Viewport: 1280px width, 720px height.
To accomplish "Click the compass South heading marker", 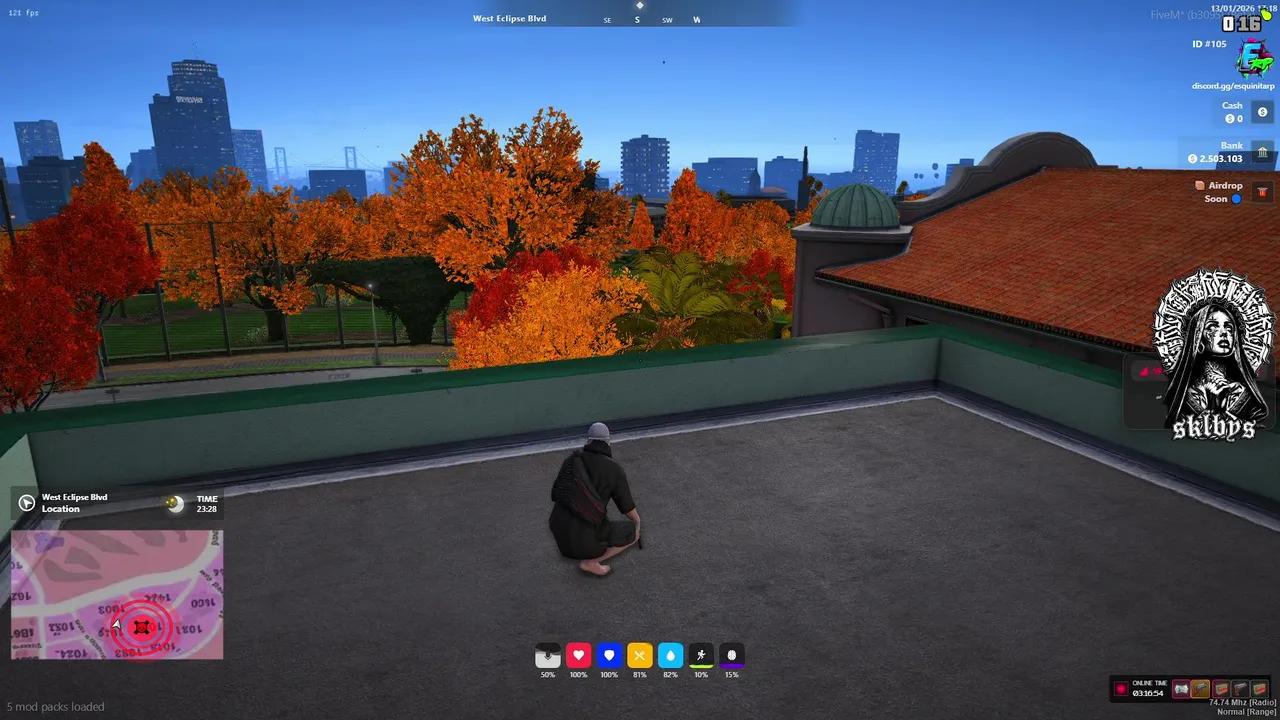I will tap(637, 19).
